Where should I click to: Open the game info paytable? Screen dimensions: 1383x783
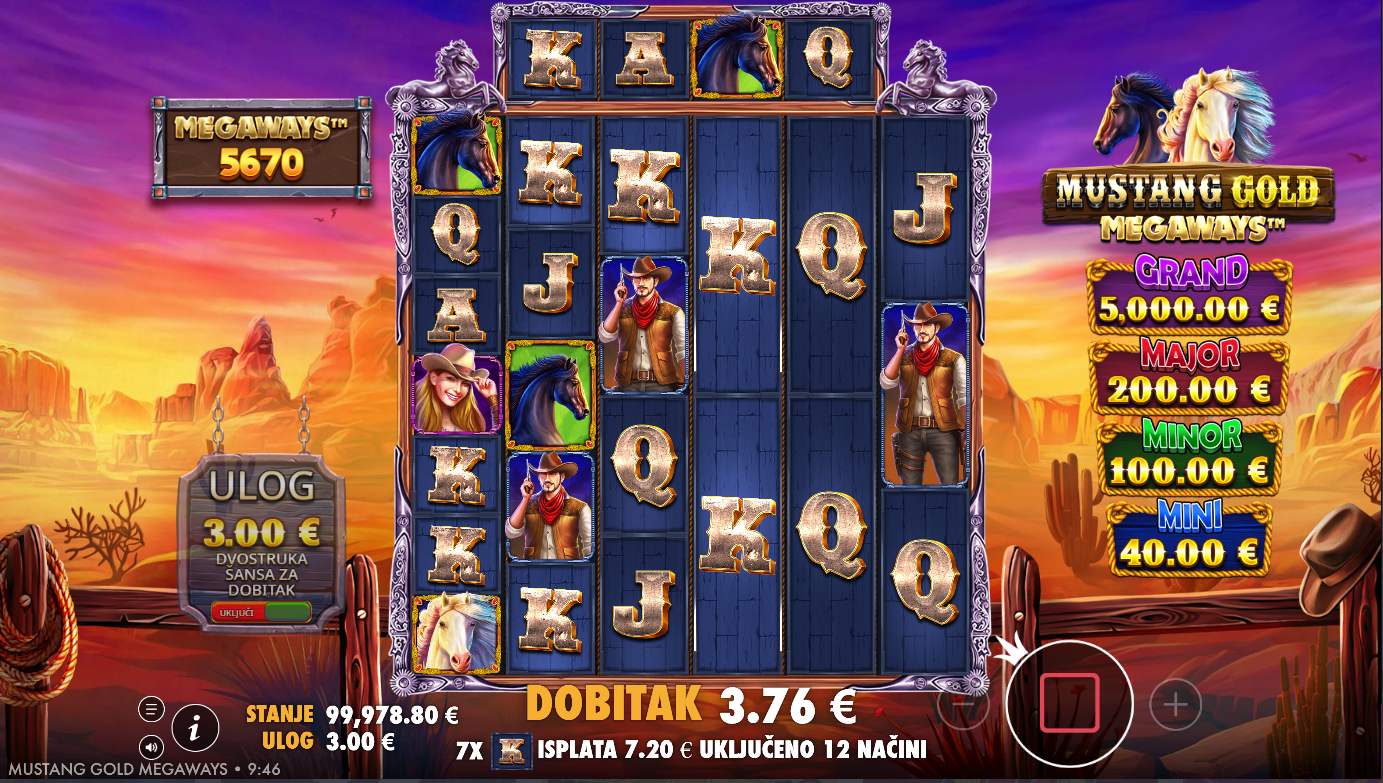click(x=195, y=728)
